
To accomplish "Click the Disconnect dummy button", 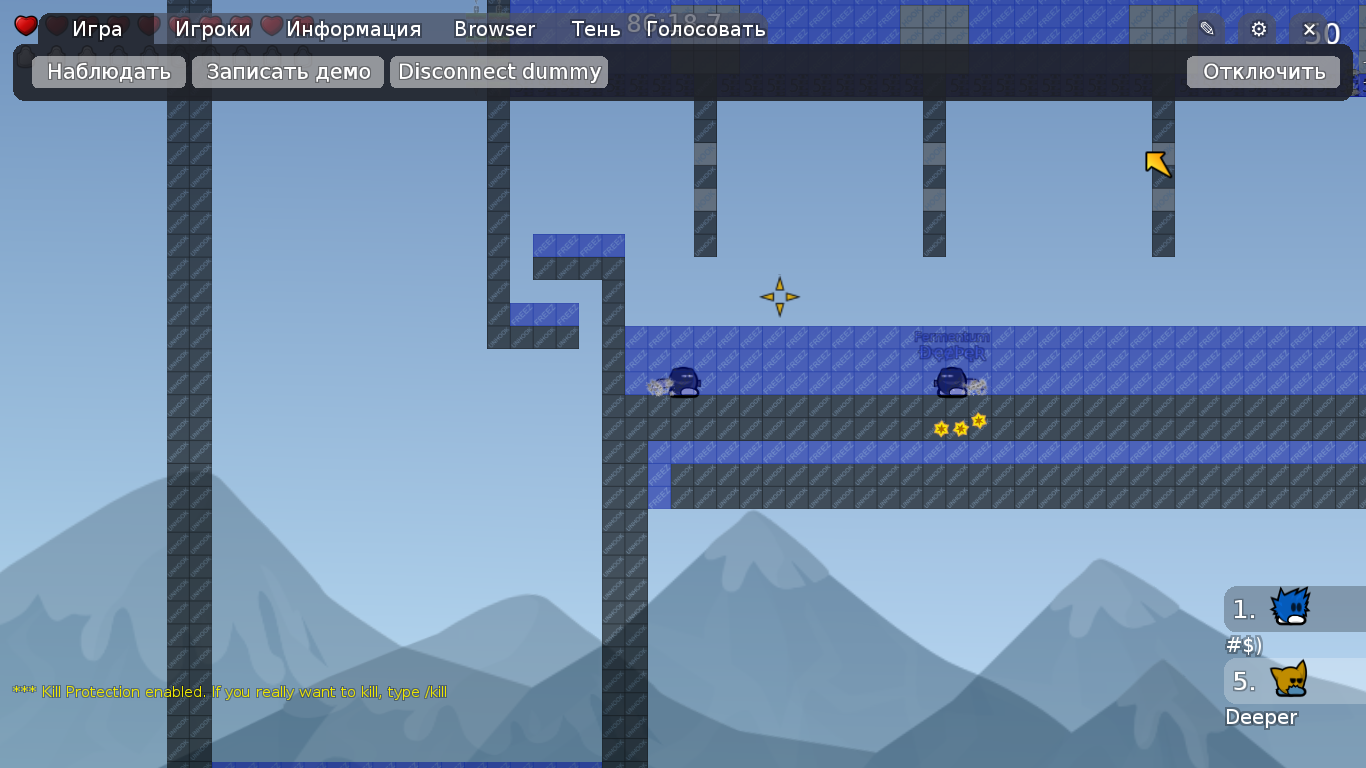I will (499, 72).
